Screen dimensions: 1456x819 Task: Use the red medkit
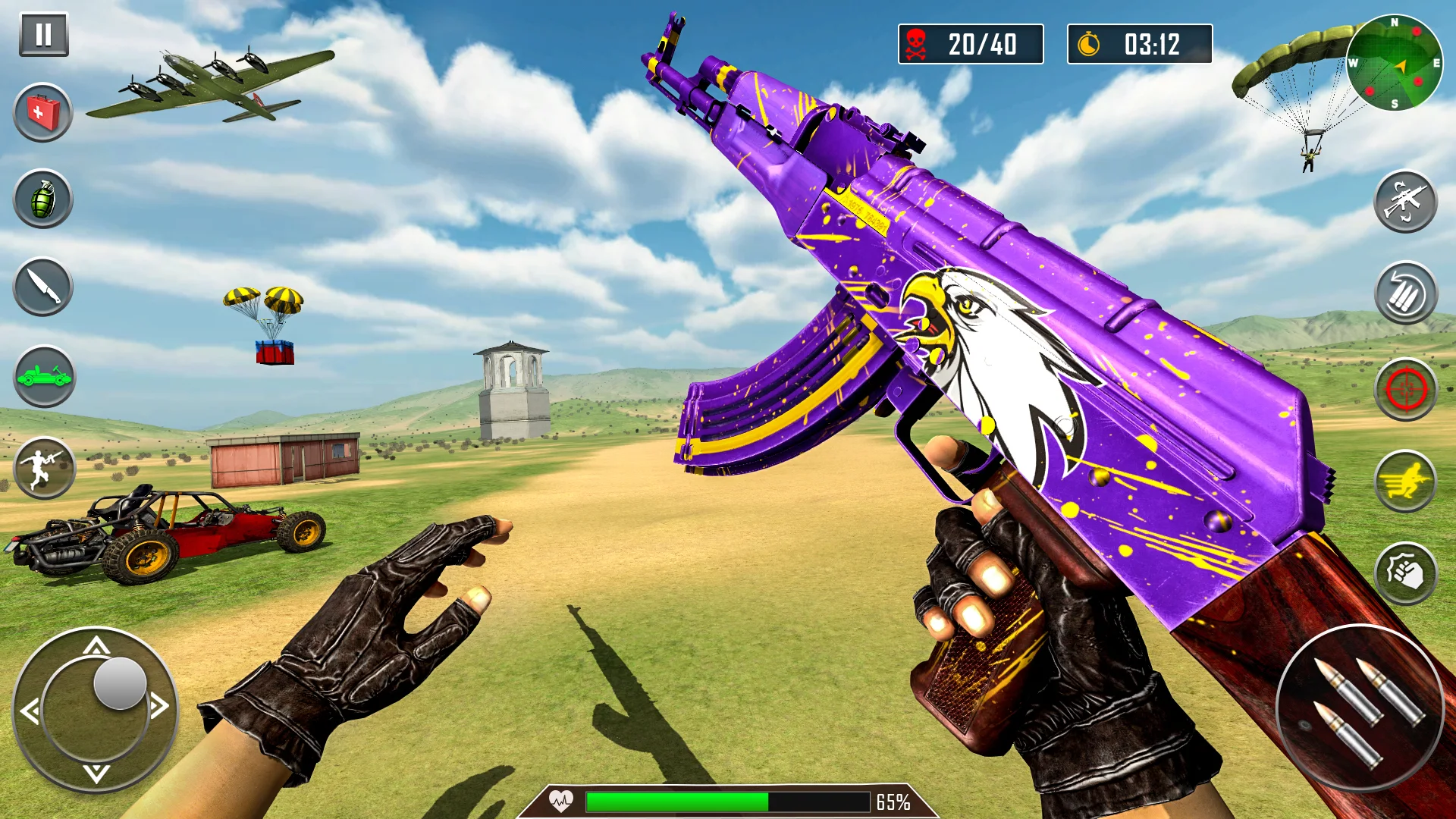coord(43,113)
